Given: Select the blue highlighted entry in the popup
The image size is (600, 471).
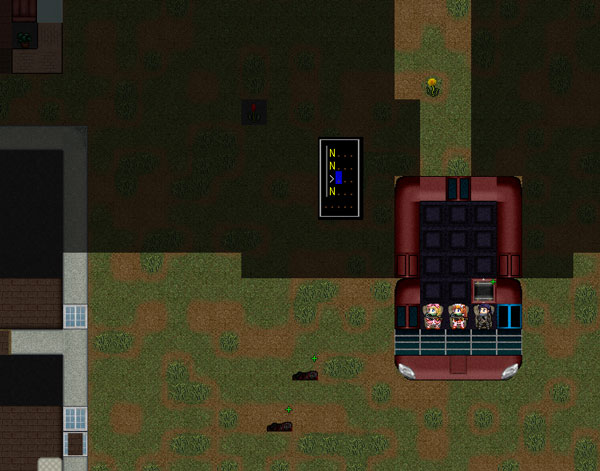Looking at the screenshot, I should pyautogui.click(x=339, y=178).
